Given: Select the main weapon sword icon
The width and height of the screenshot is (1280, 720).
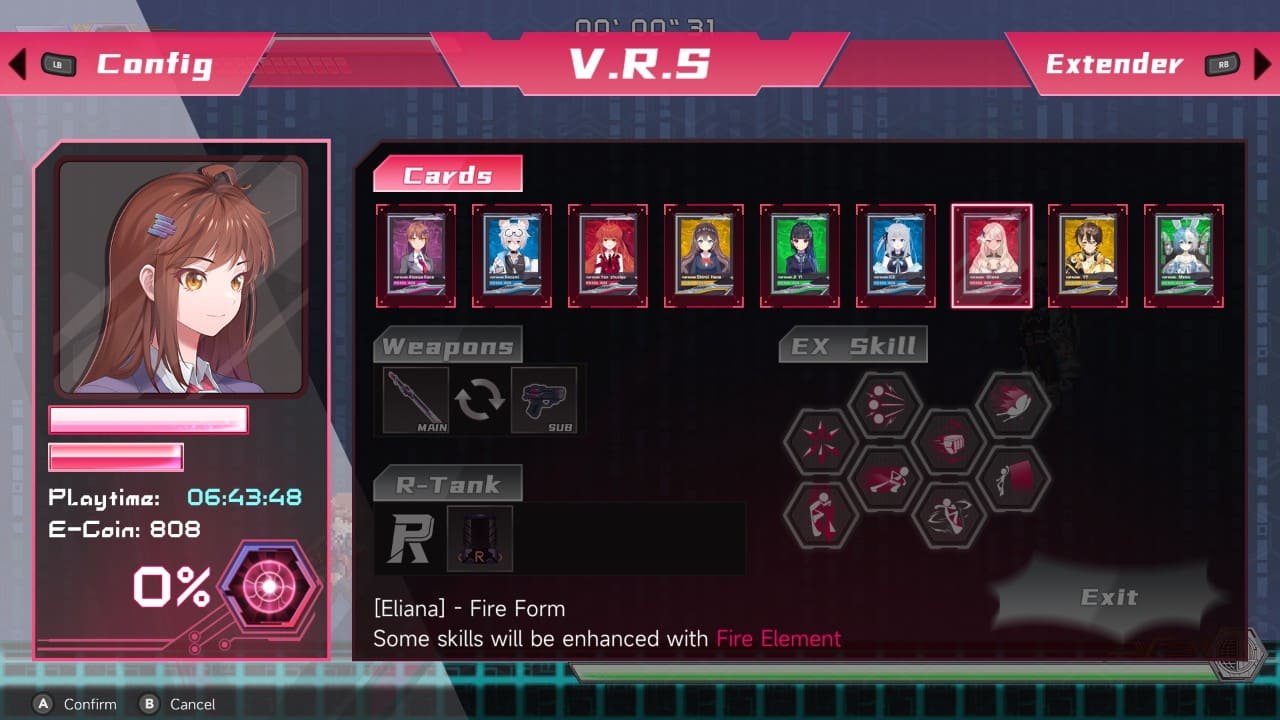Looking at the screenshot, I should click(415, 401).
